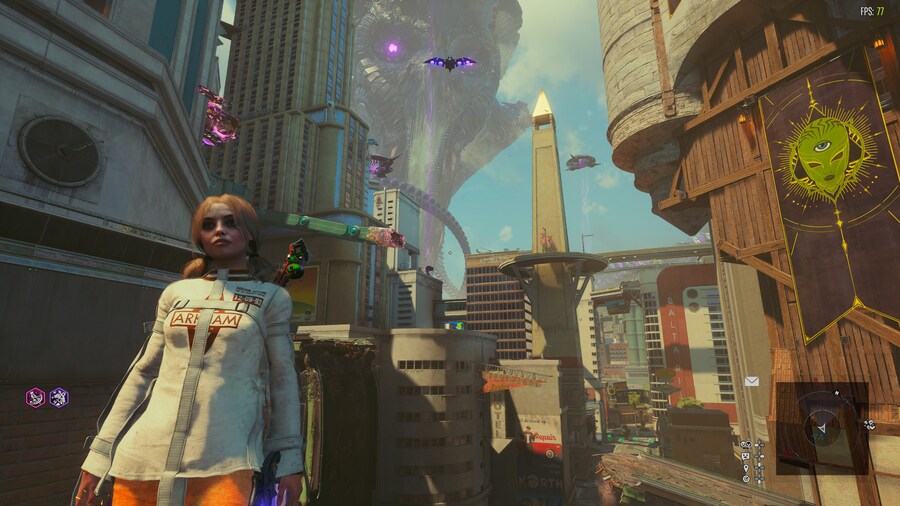
Task: Click the squad marker beside the minimap
Action: click(869, 424)
